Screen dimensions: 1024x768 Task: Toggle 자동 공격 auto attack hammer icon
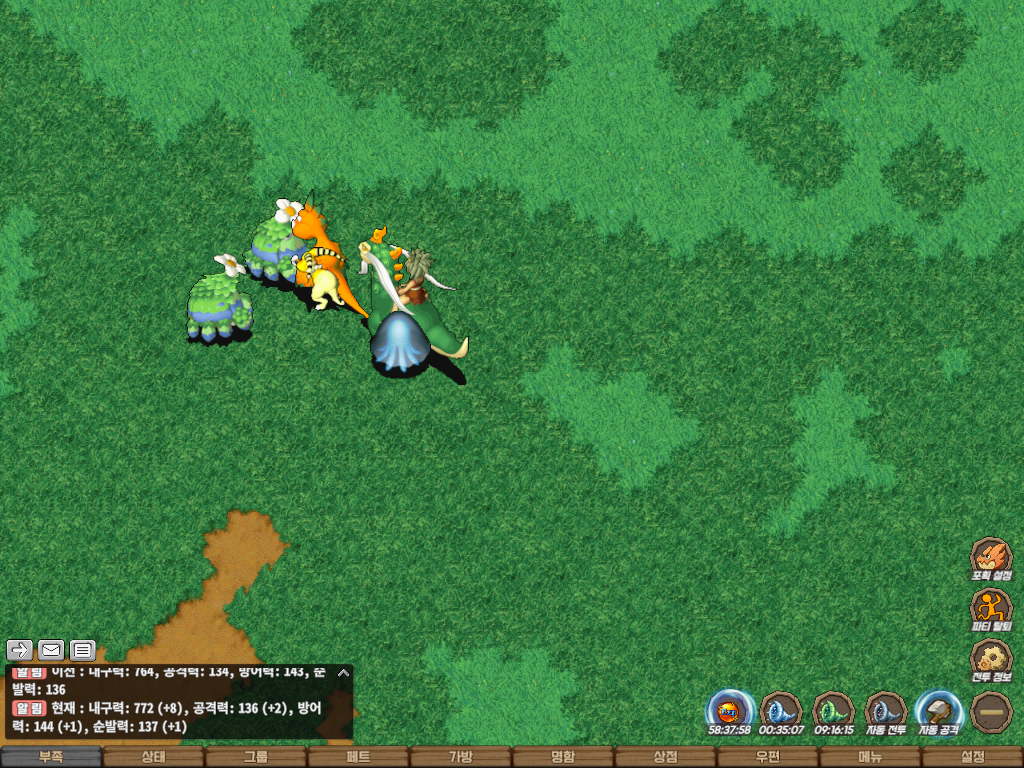pyautogui.click(x=938, y=711)
